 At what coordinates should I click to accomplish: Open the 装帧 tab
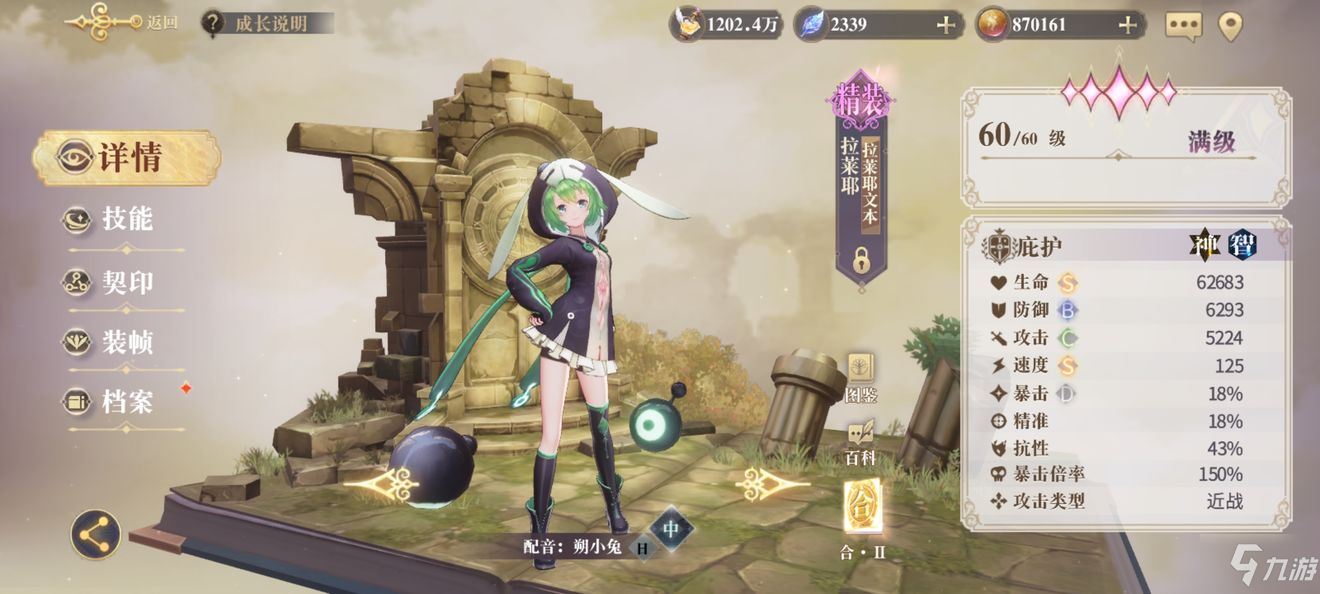(125, 343)
